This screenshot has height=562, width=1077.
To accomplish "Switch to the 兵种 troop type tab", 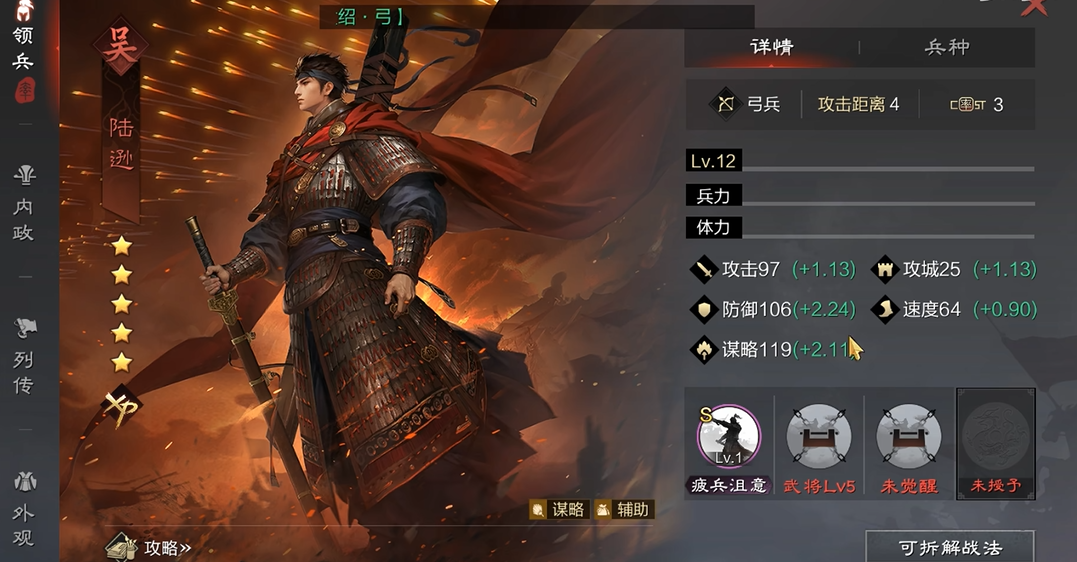I will [946, 47].
